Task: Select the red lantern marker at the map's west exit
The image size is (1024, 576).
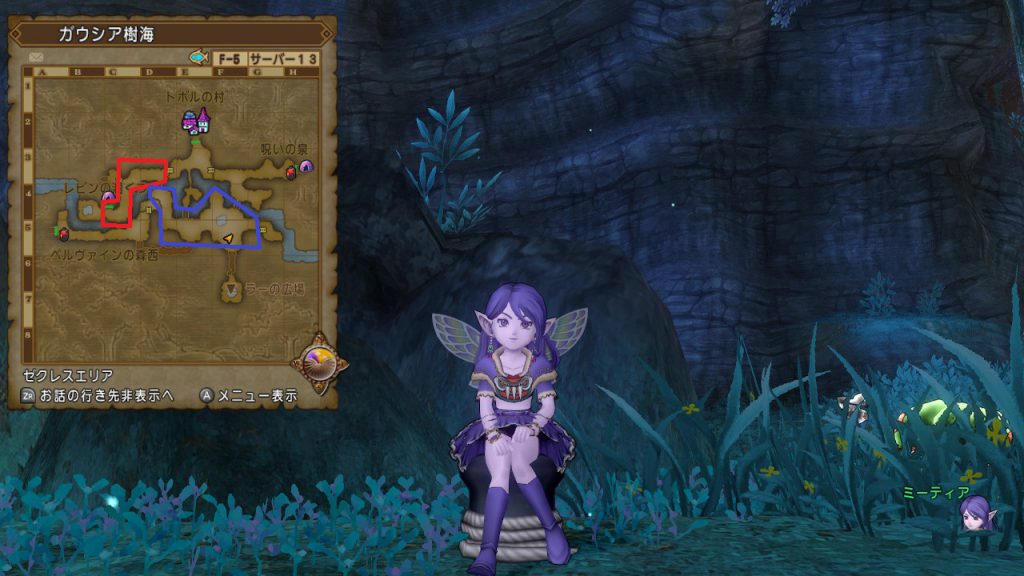Action: [x=64, y=234]
